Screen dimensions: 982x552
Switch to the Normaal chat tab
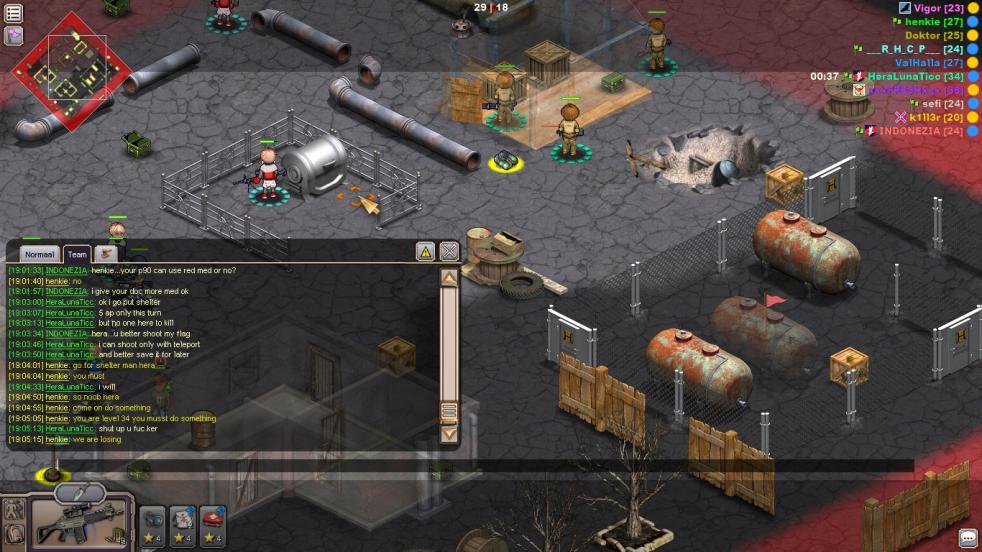pyautogui.click(x=40, y=255)
